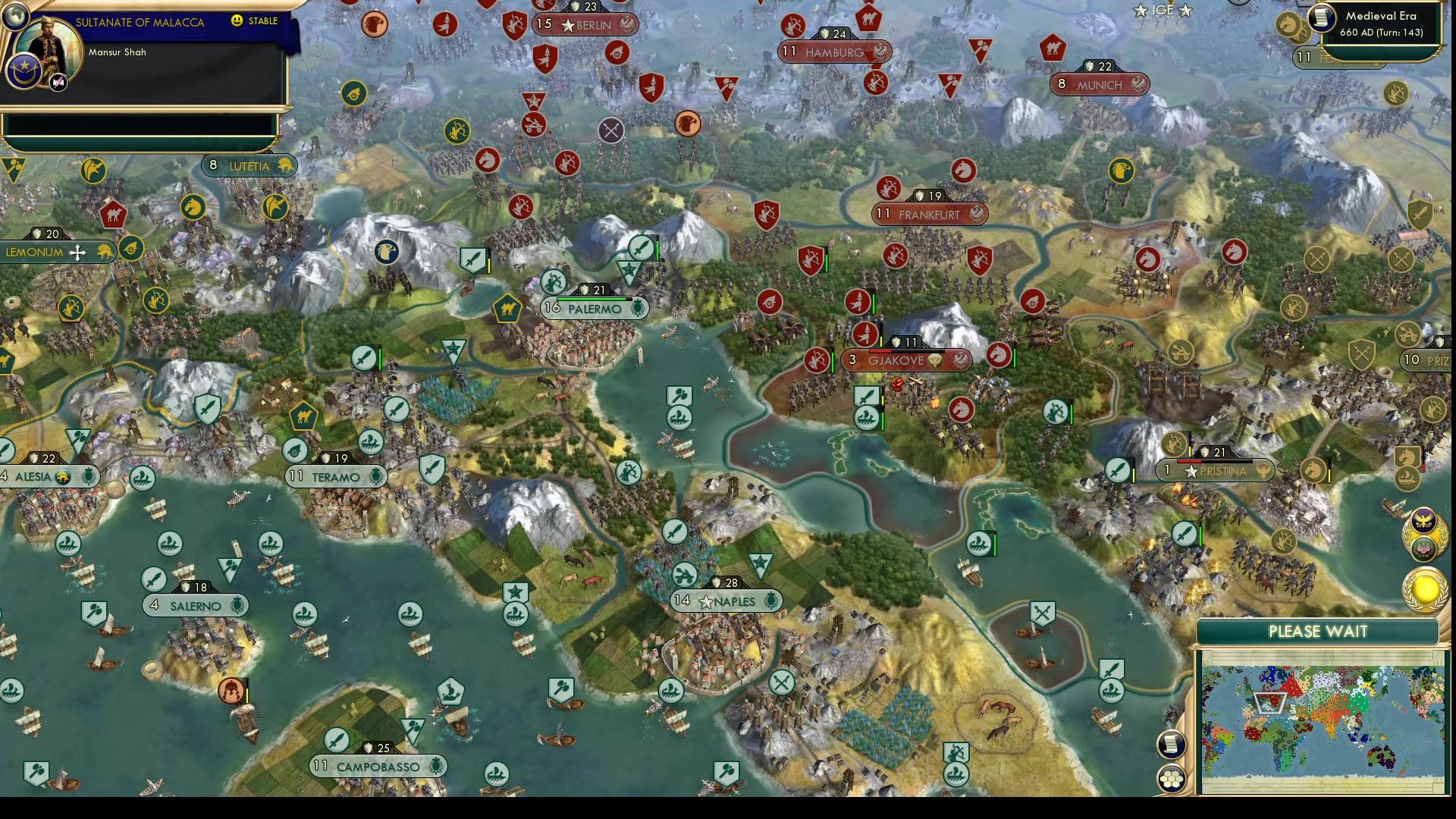Open the globe overview icon top-left
Image resolution: width=1456 pixels, height=819 pixels.
(x=15, y=15)
